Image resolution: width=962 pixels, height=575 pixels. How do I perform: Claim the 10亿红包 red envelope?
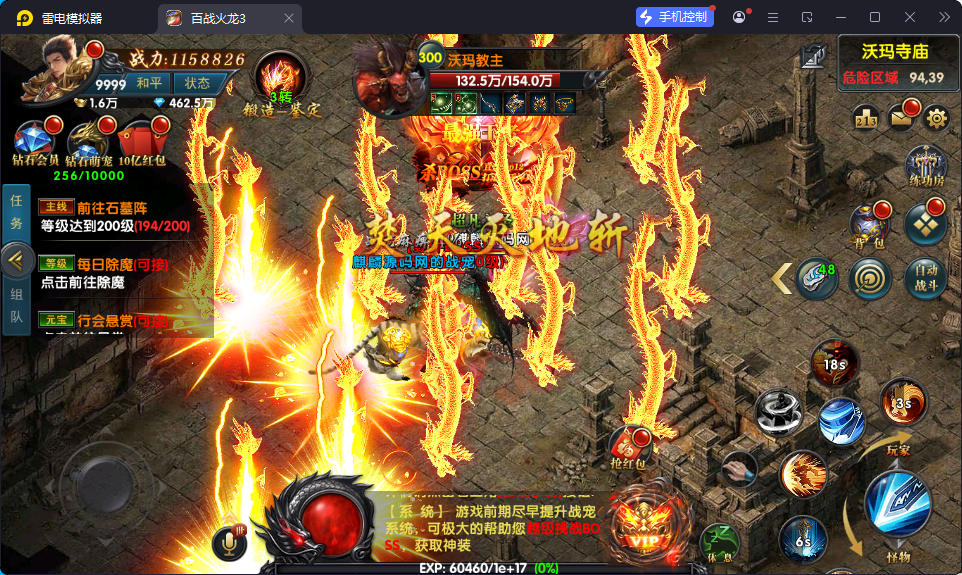tap(141, 142)
